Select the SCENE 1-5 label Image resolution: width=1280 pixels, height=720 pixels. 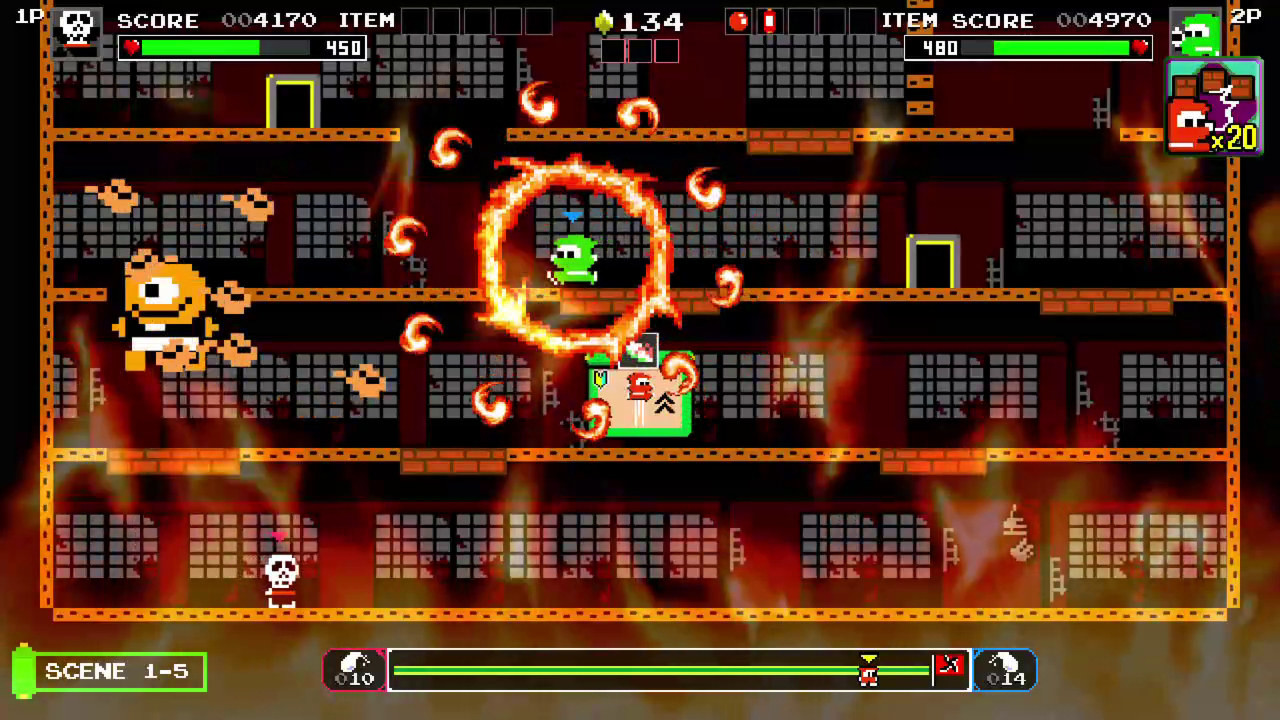click(117, 671)
